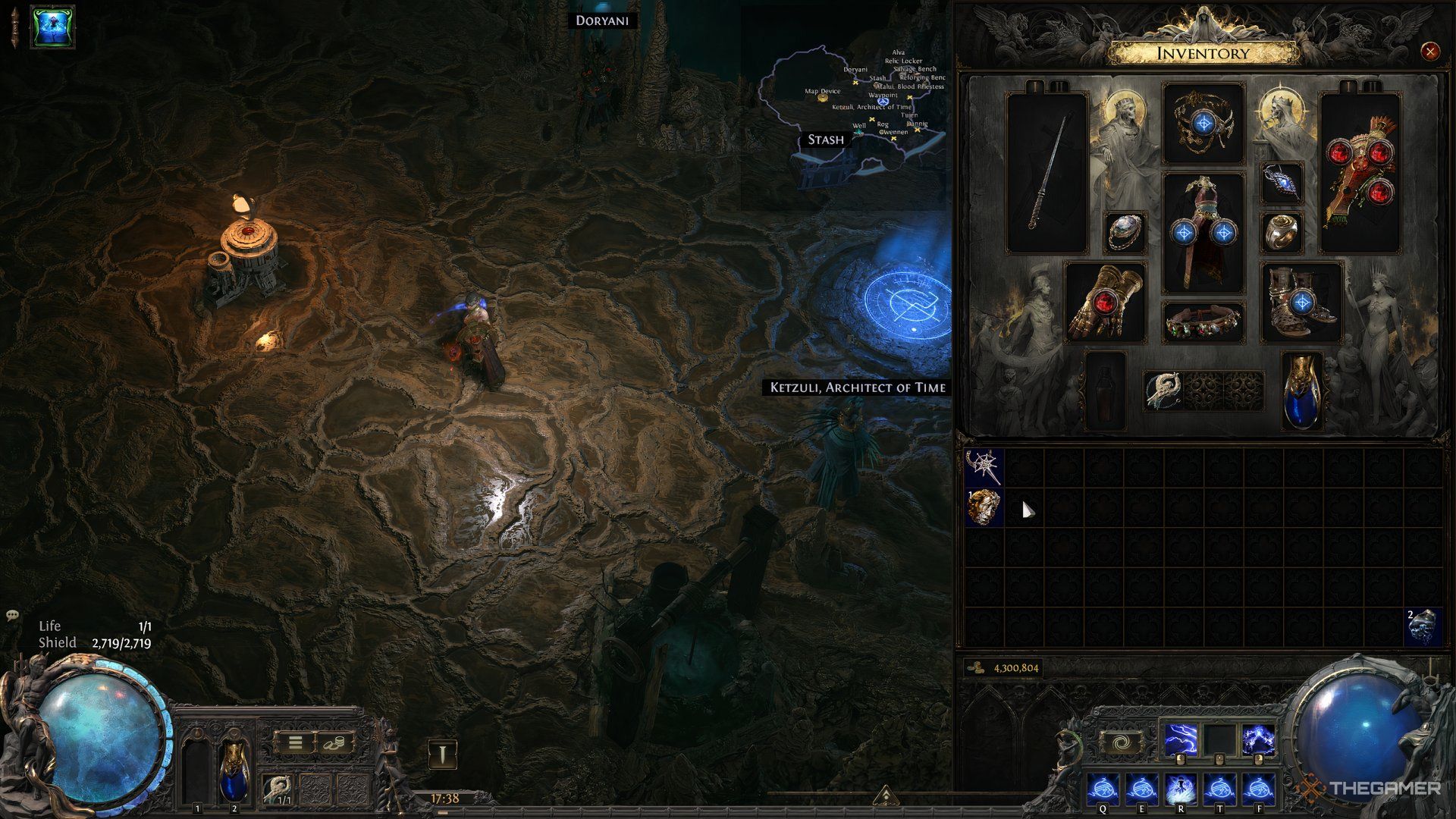Select the equipped boots slot
The width and height of the screenshot is (1456, 819).
point(1301,302)
